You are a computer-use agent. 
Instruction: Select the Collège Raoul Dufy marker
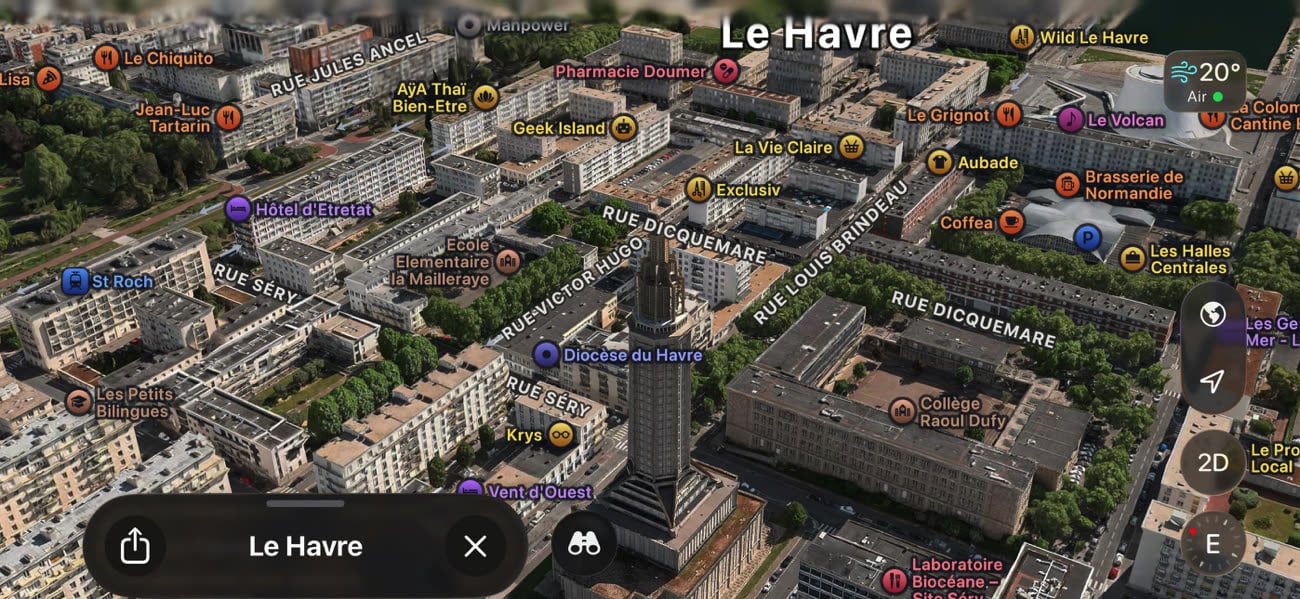click(903, 411)
